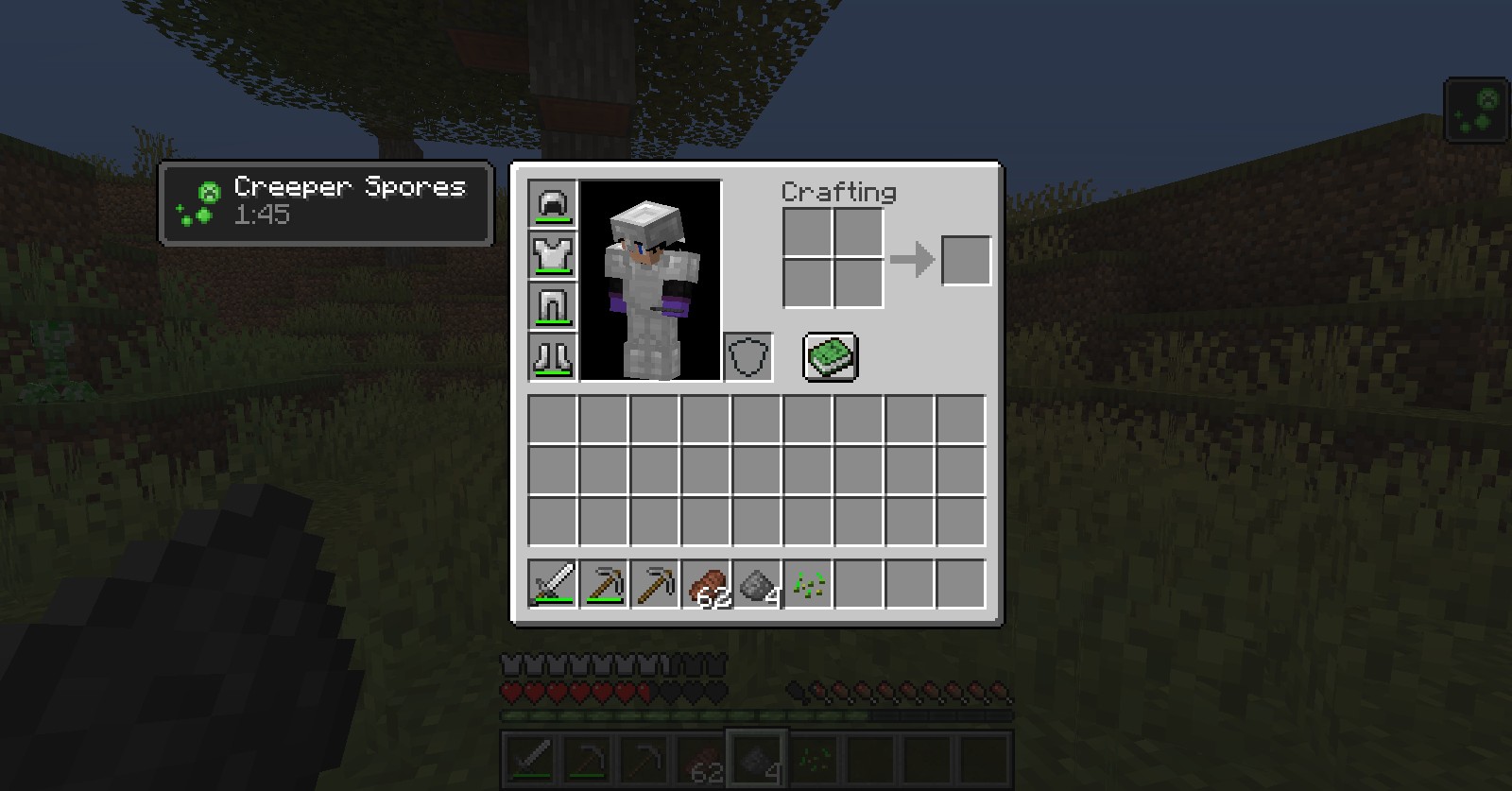The image size is (1512, 791).
Task: Grab the undamaged pickaxe without durability bar
Action: 654,583
